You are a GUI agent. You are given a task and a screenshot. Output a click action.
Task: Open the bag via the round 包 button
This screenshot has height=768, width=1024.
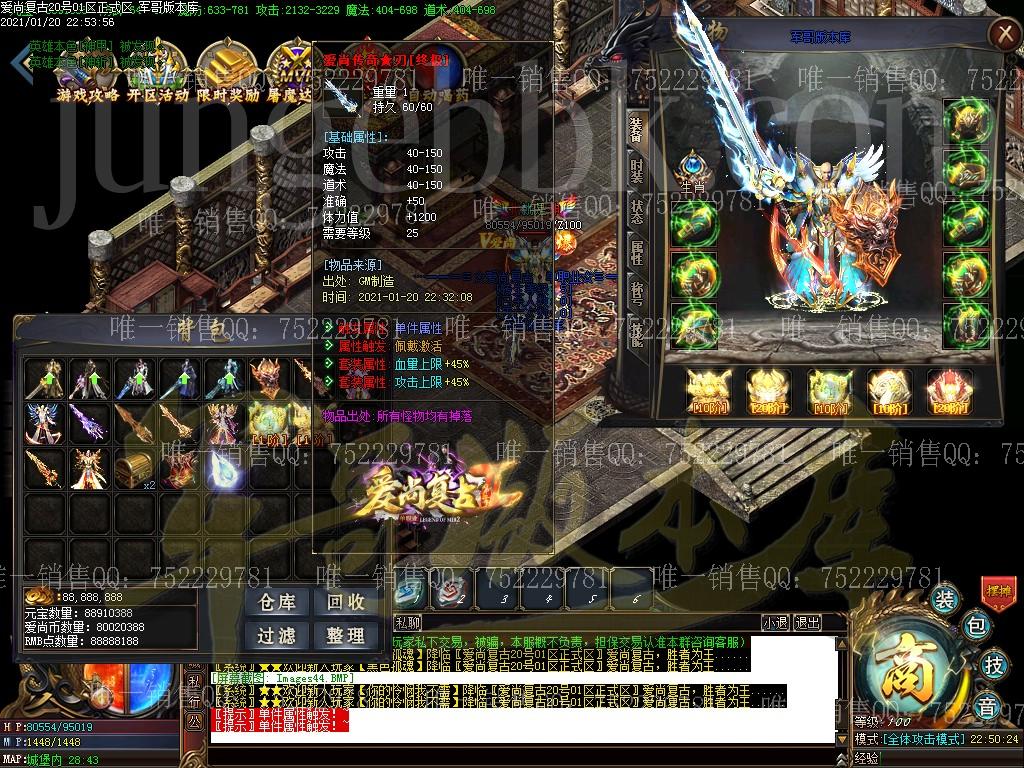pyautogui.click(x=978, y=627)
